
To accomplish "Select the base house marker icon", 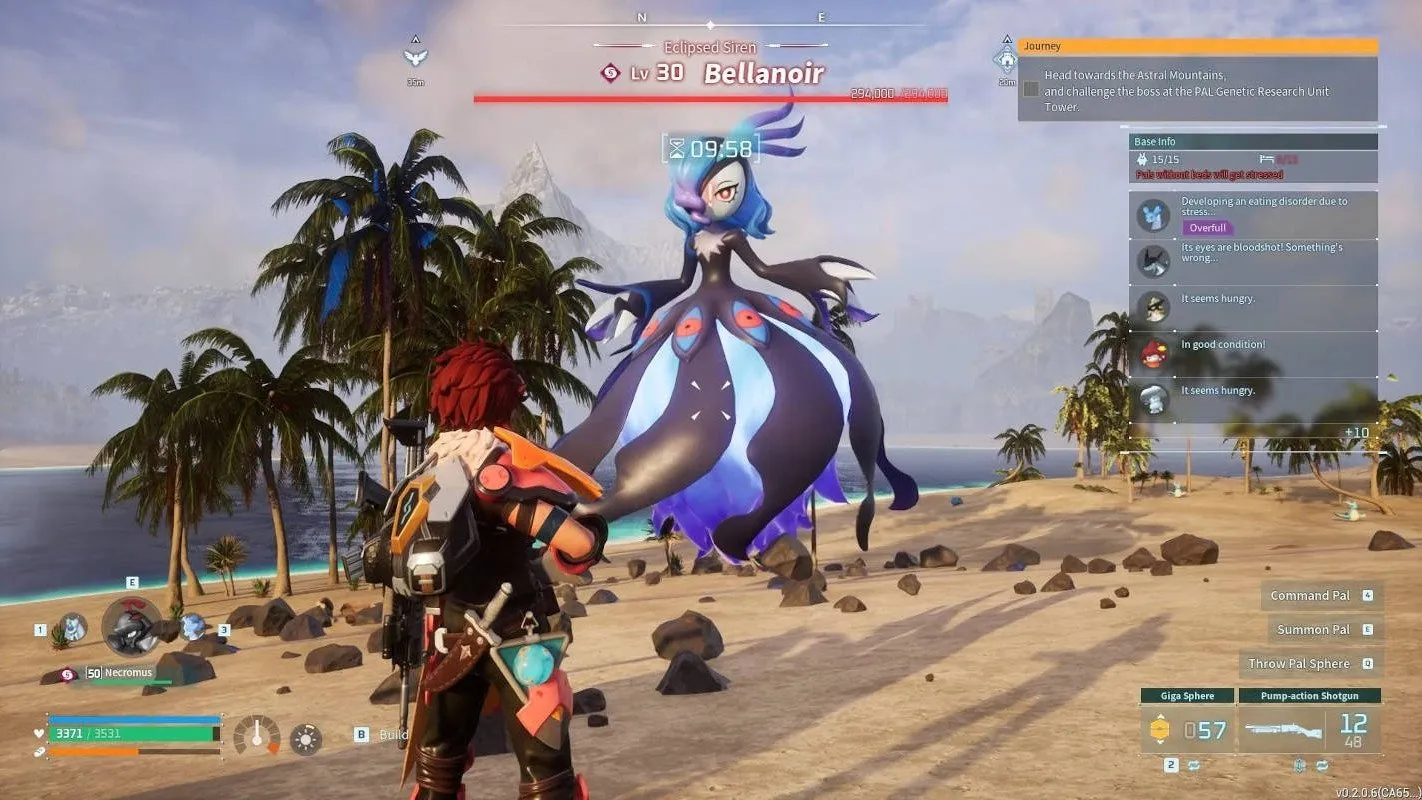I will click(1005, 58).
